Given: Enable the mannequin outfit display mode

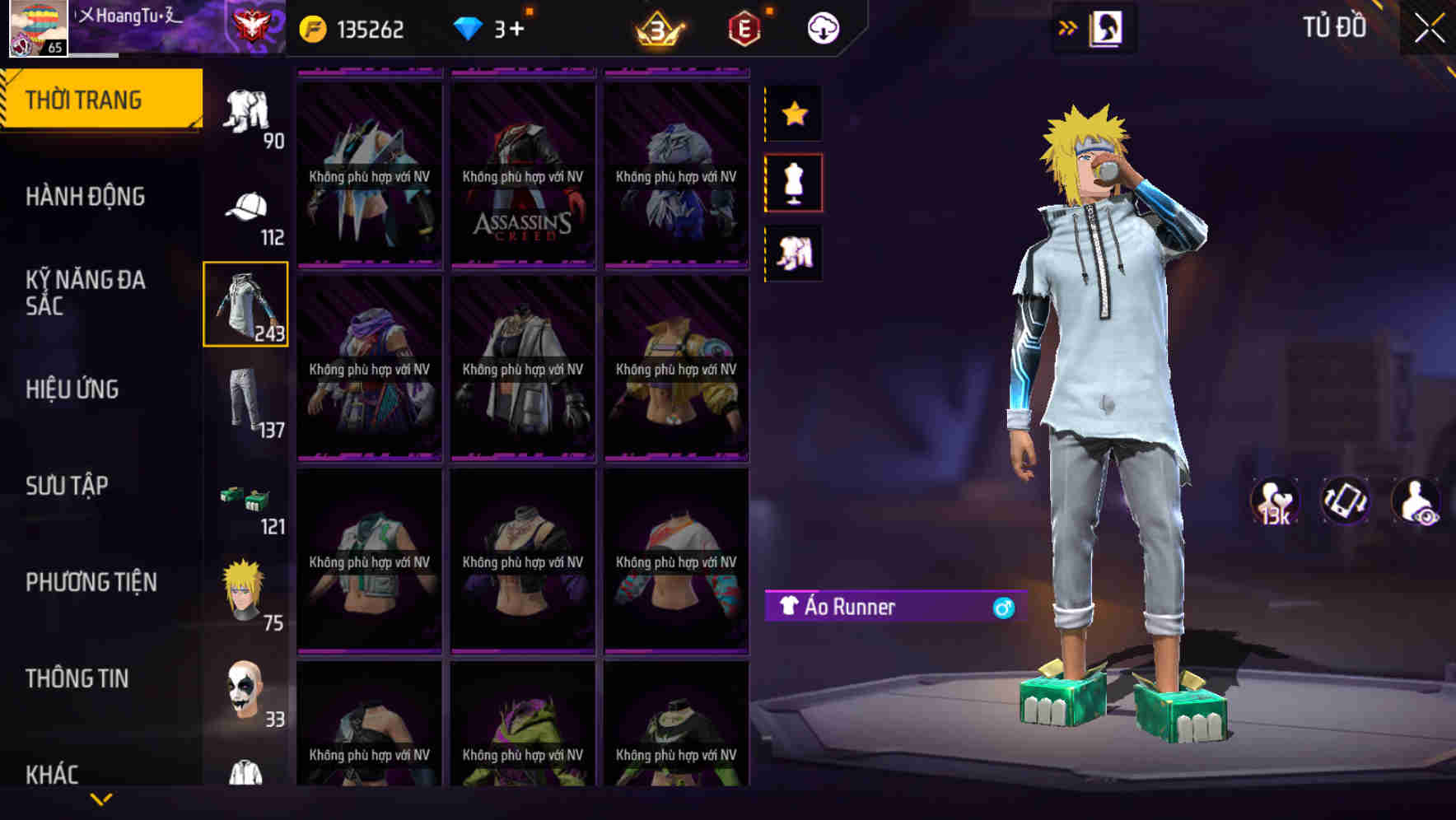Looking at the screenshot, I should point(795,183).
